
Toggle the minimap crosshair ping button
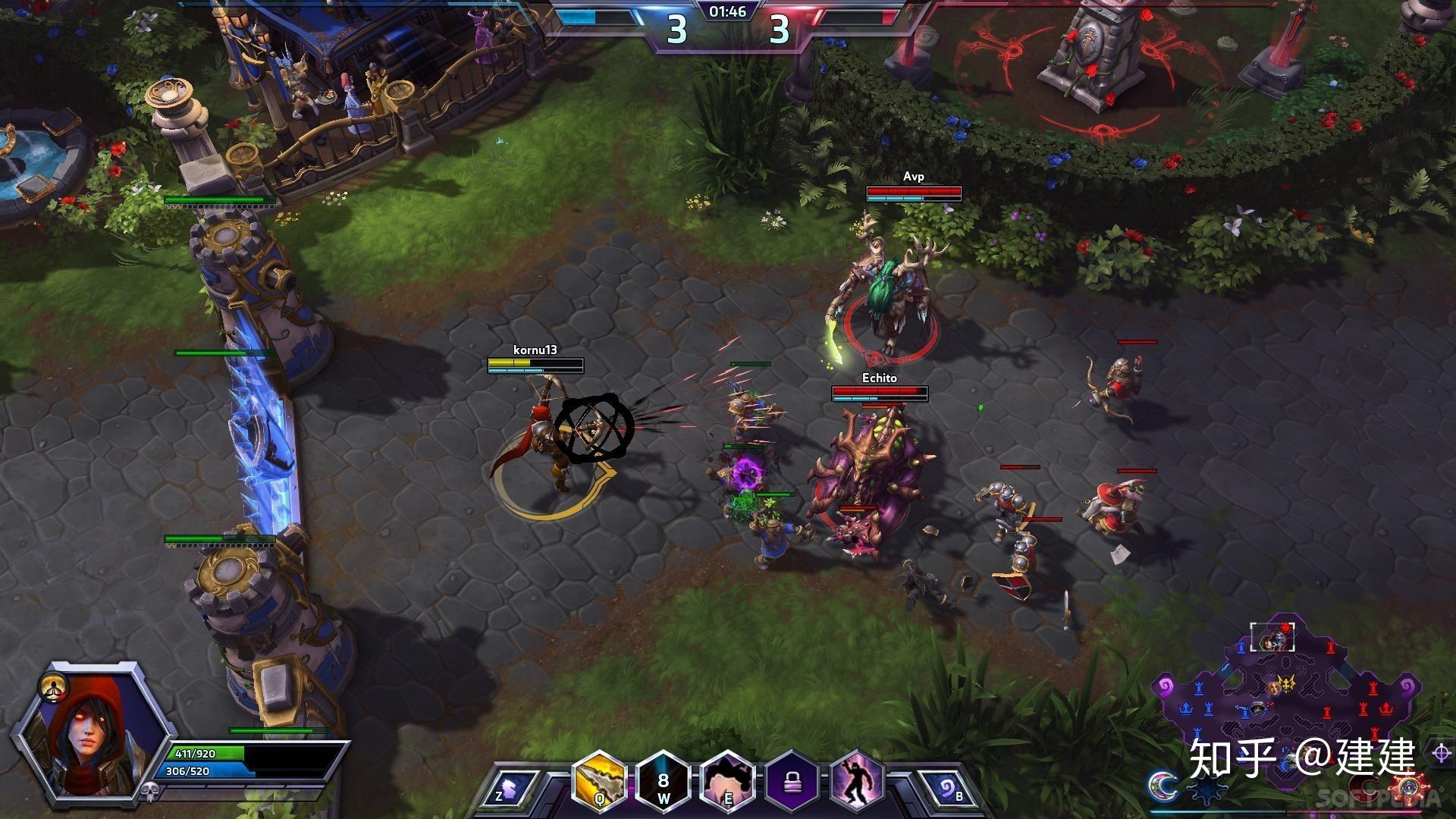coord(1441,753)
